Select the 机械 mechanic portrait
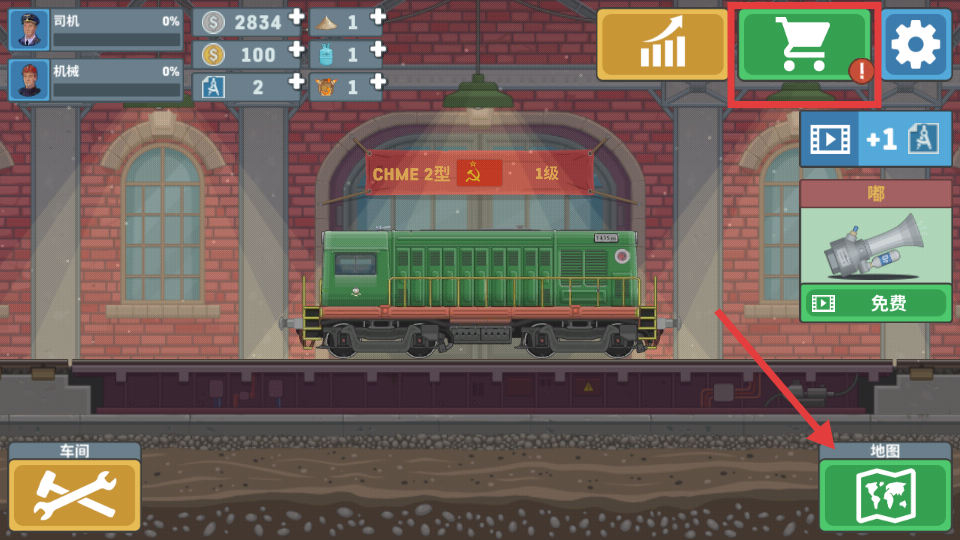Viewport: 960px width, 540px height. pos(29,81)
